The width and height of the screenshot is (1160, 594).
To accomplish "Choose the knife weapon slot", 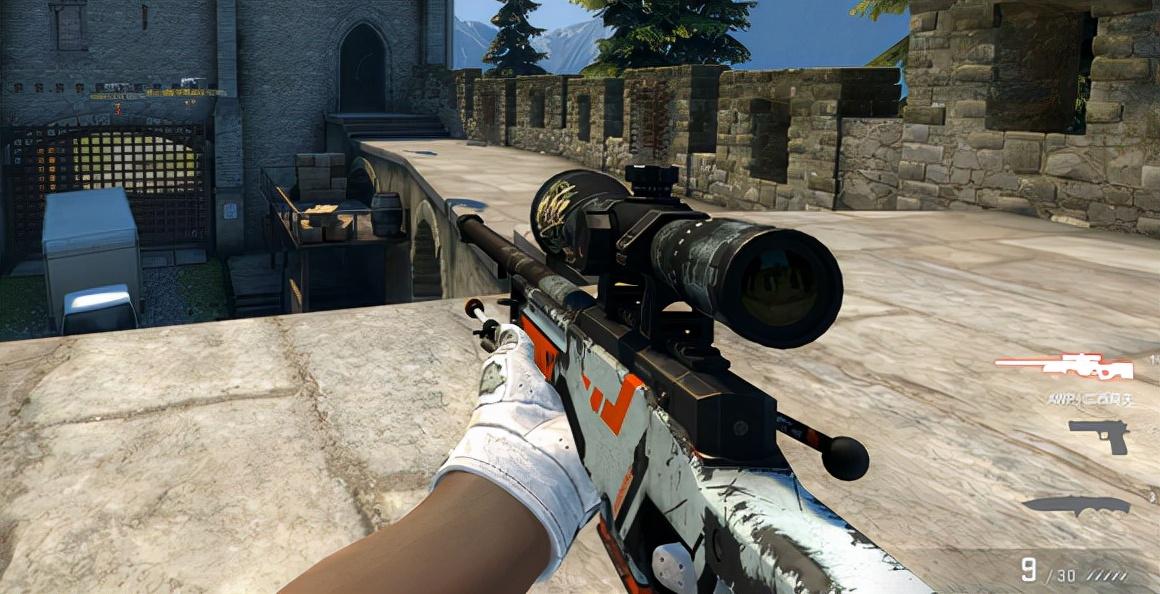I will tap(1076, 505).
